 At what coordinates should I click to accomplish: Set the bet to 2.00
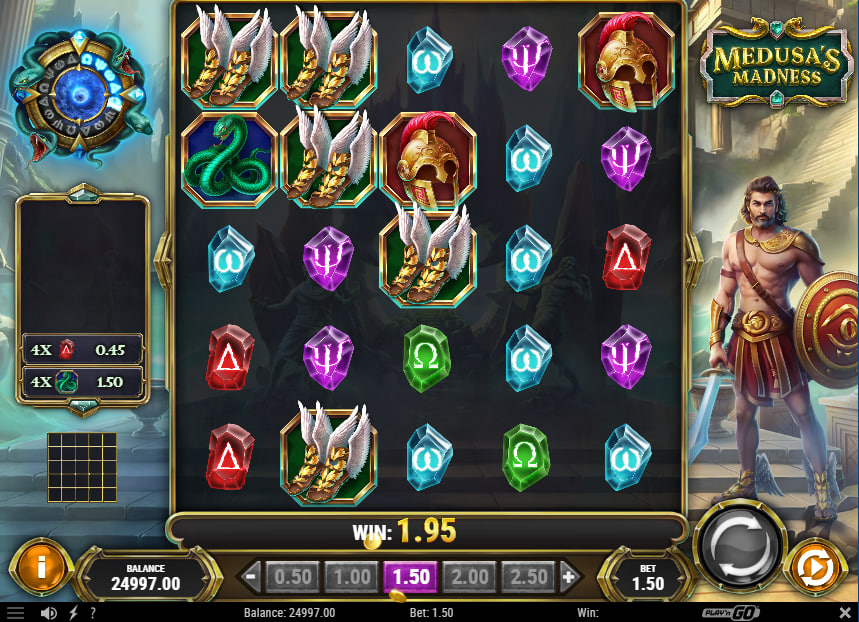click(x=469, y=576)
